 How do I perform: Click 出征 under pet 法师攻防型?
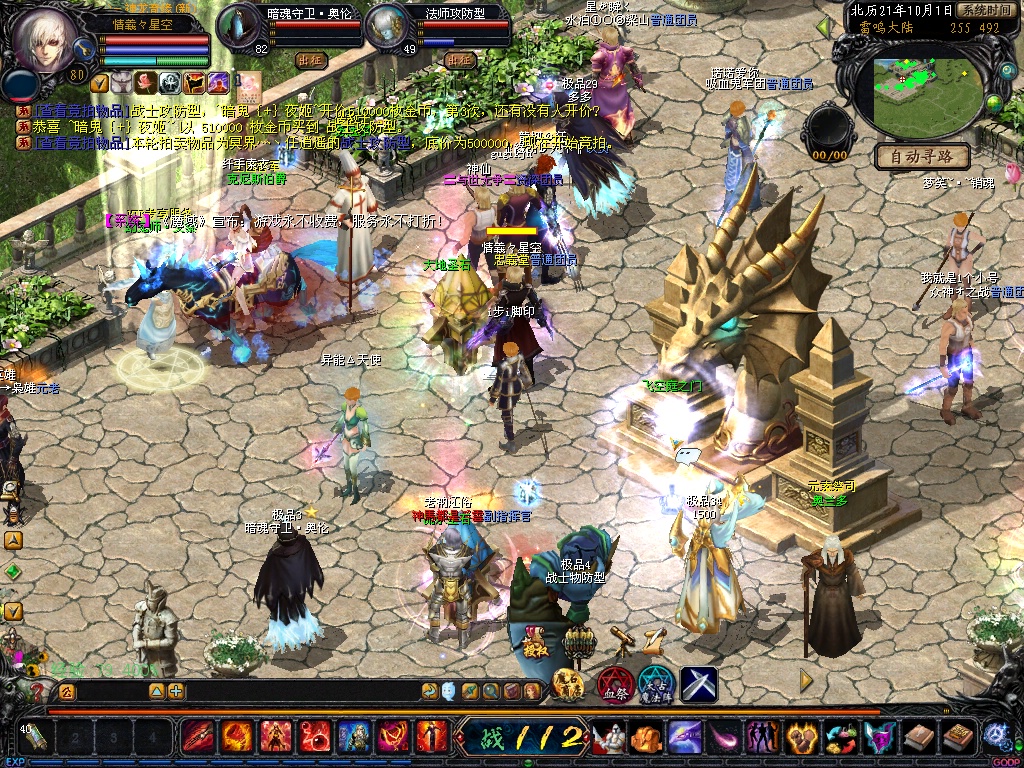pyautogui.click(x=458, y=60)
